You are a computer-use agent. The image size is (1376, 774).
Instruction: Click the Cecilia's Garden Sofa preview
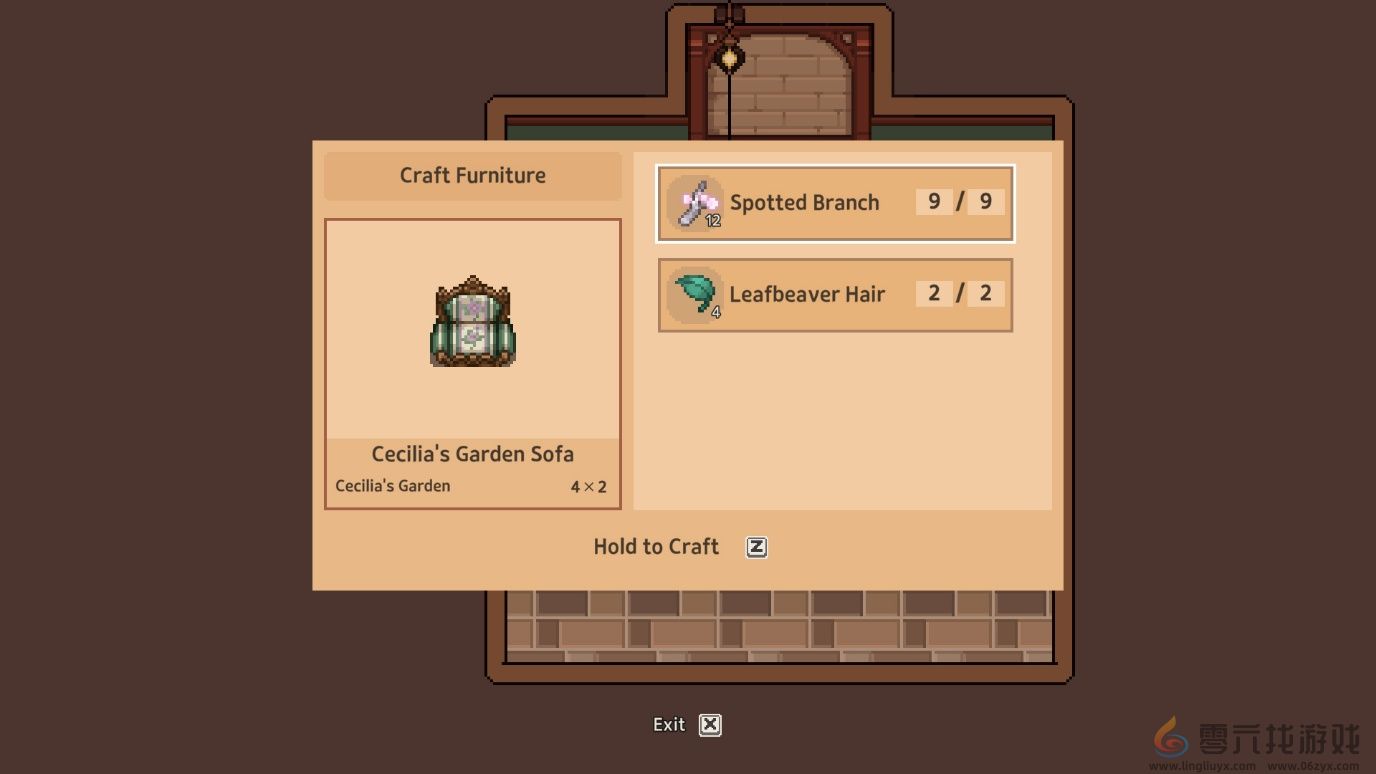(x=473, y=322)
